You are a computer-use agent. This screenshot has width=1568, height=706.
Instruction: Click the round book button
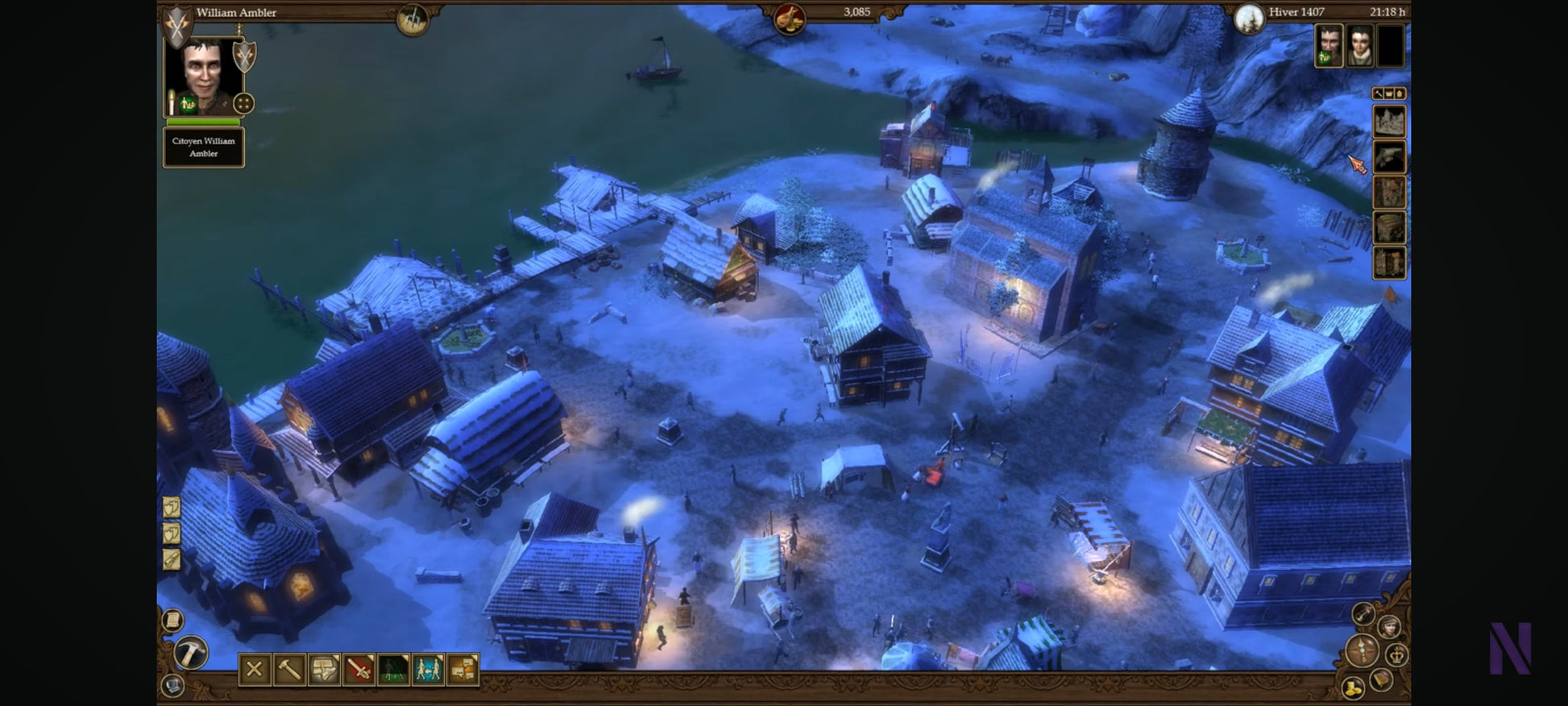[x=1381, y=679]
